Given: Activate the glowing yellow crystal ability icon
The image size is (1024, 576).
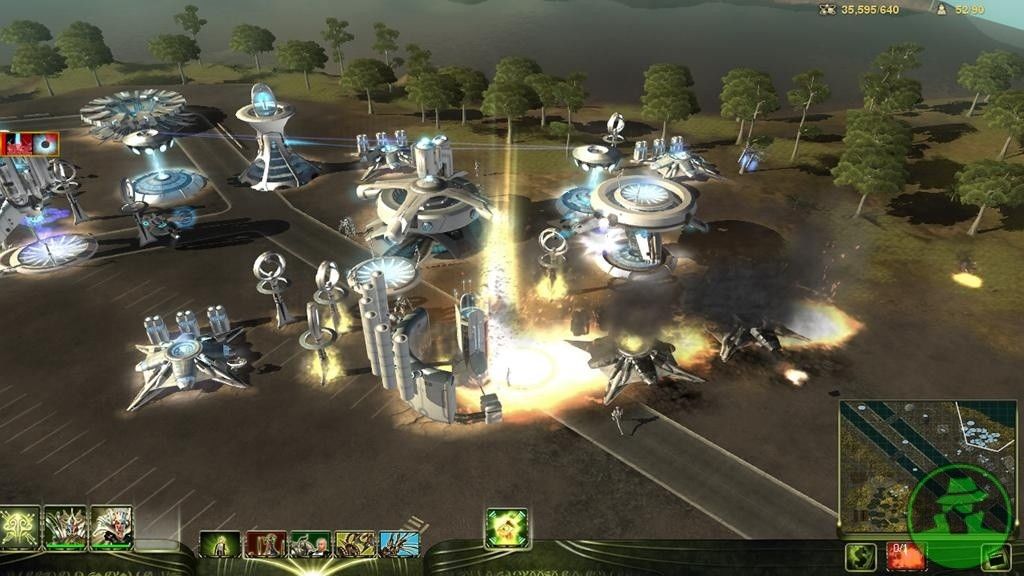Looking at the screenshot, I should coord(506,527).
